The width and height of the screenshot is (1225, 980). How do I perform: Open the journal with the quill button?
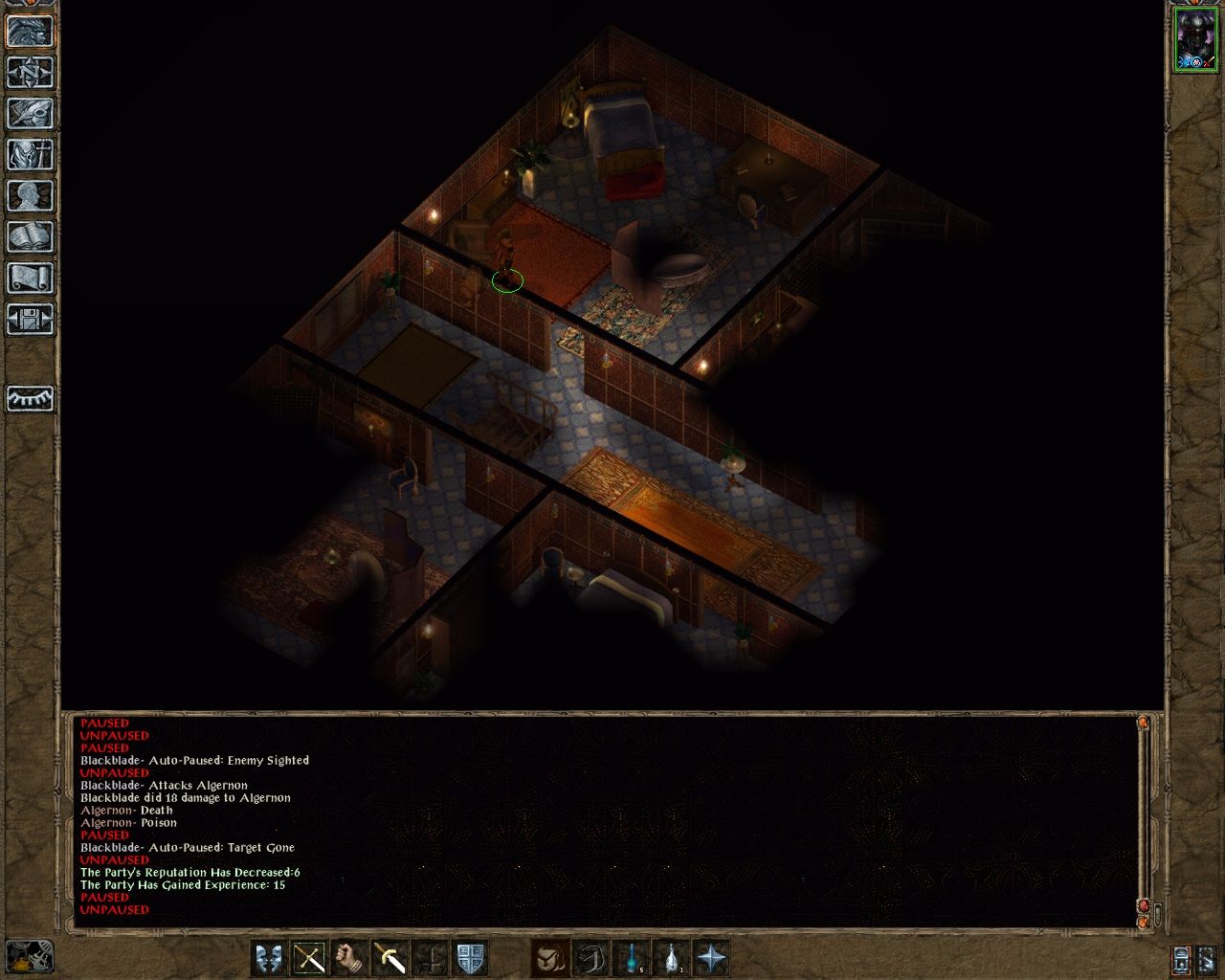tap(30, 113)
